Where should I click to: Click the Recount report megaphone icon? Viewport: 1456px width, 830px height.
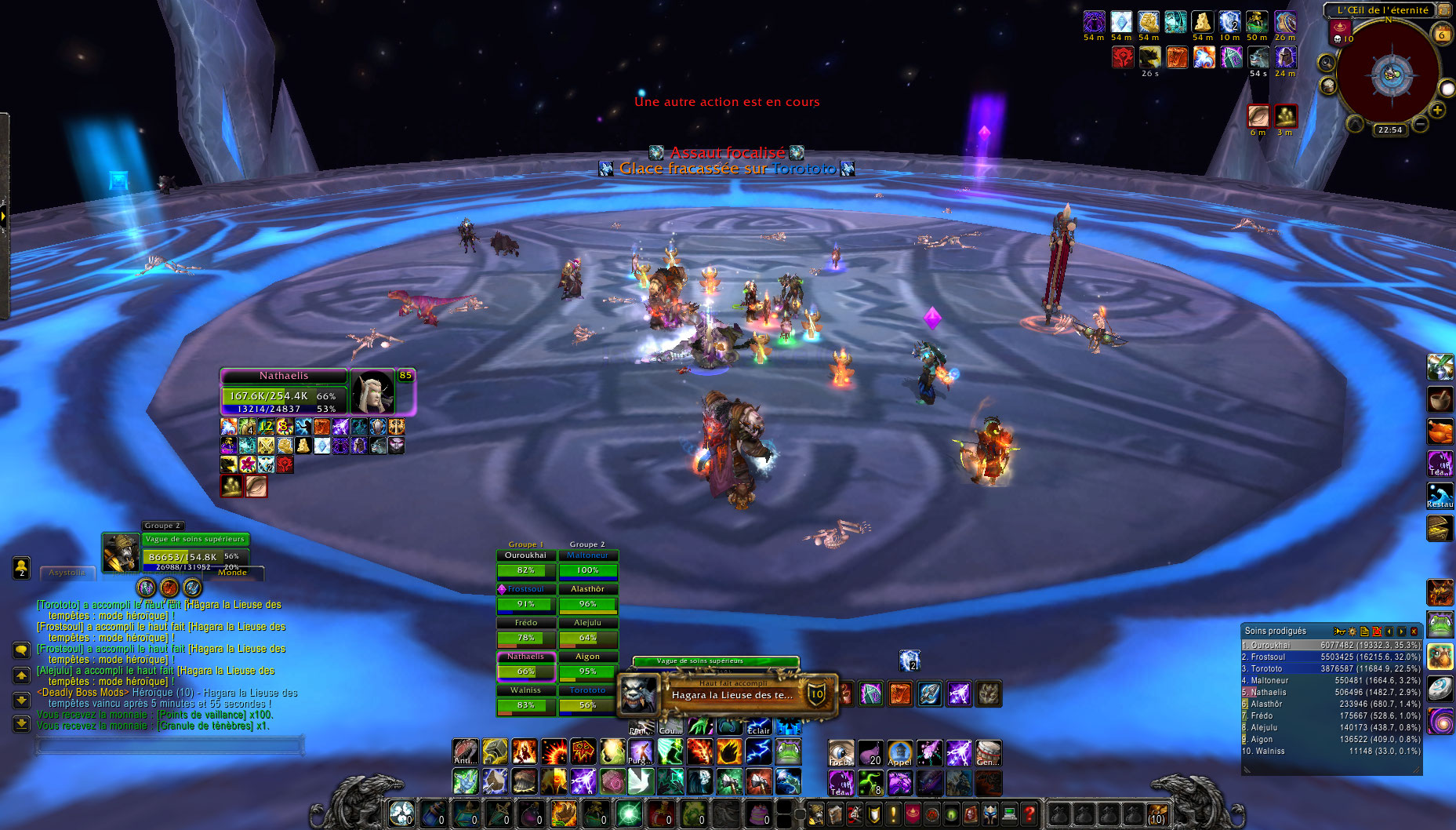coord(1340,632)
